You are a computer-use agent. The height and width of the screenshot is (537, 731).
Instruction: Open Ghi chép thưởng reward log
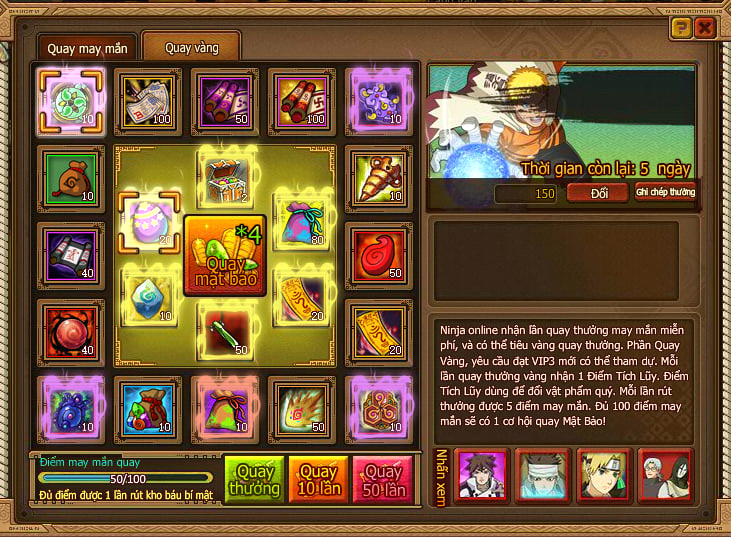(x=666, y=192)
